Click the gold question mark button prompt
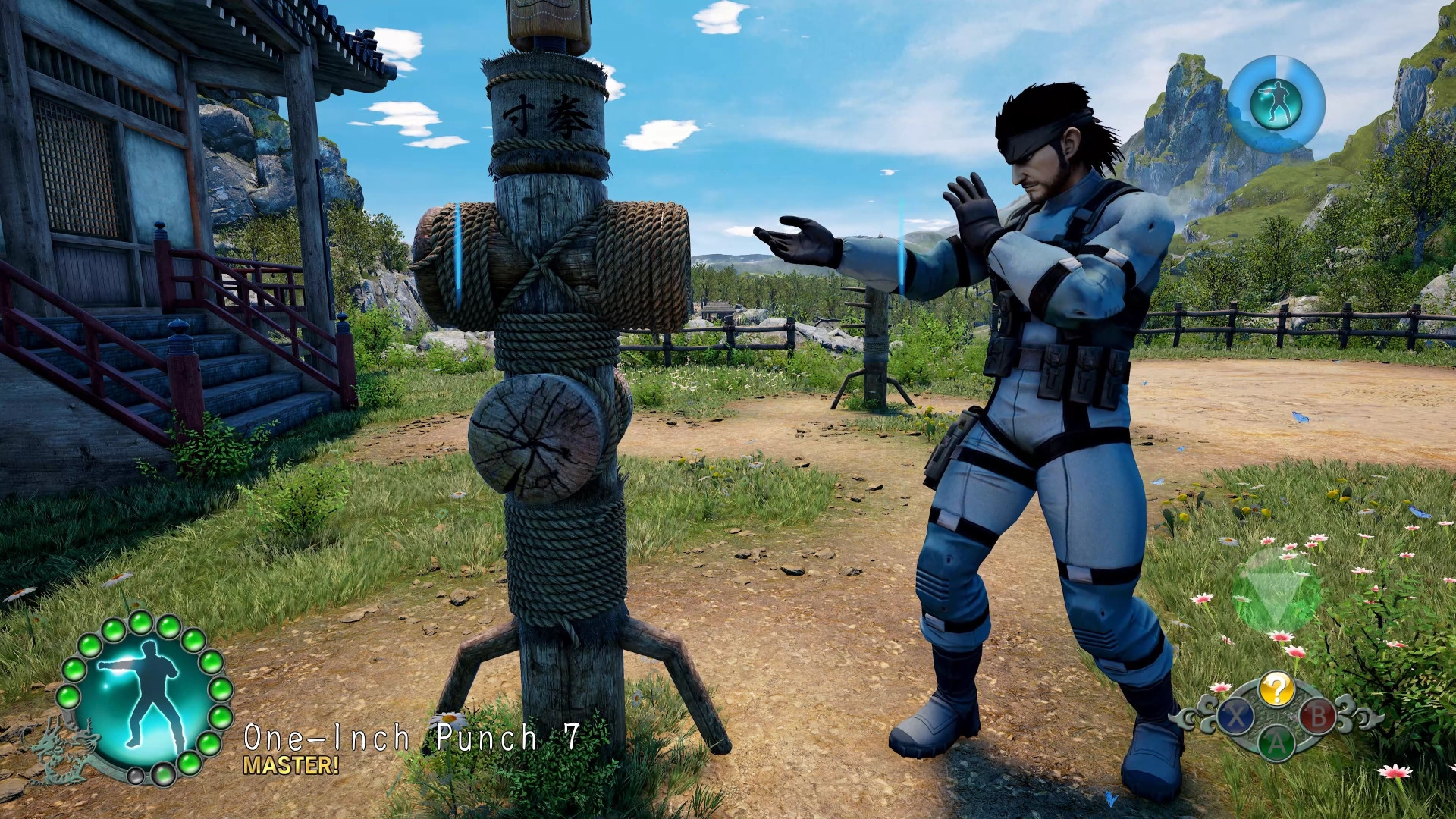The height and width of the screenshot is (819, 1456). tap(1277, 689)
